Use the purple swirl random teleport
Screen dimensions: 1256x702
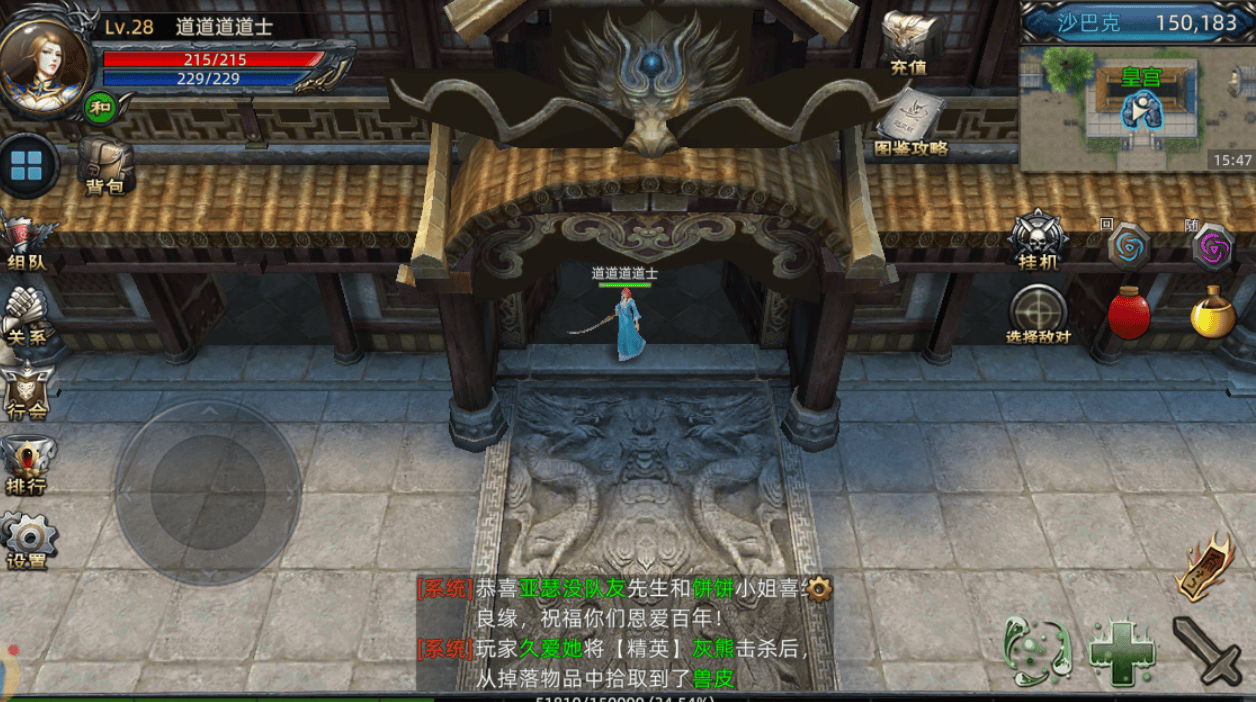click(1212, 245)
